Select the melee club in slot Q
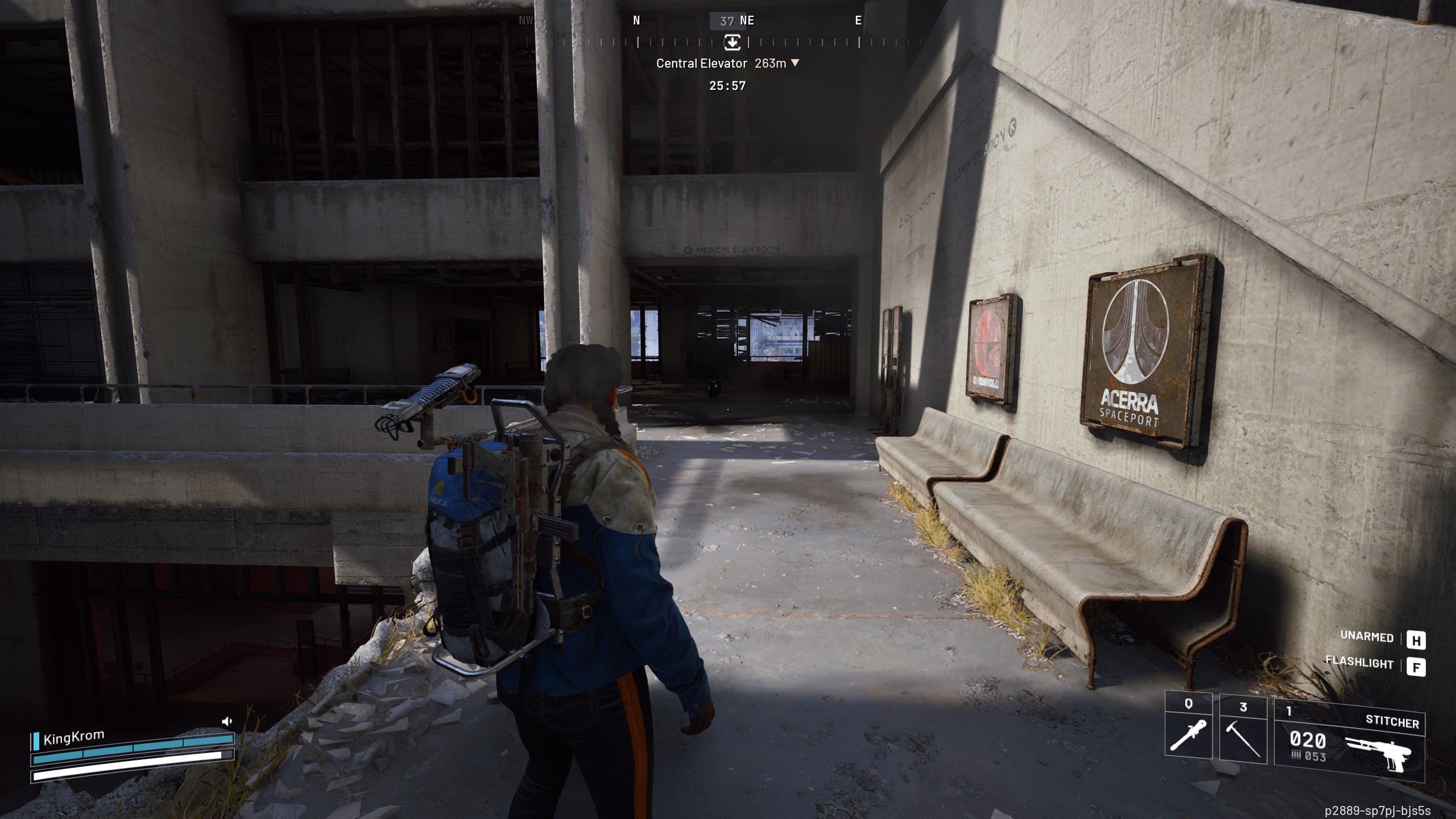Image resolution: width=1456 pixels, height=819 pixels. pos(1188,734)
